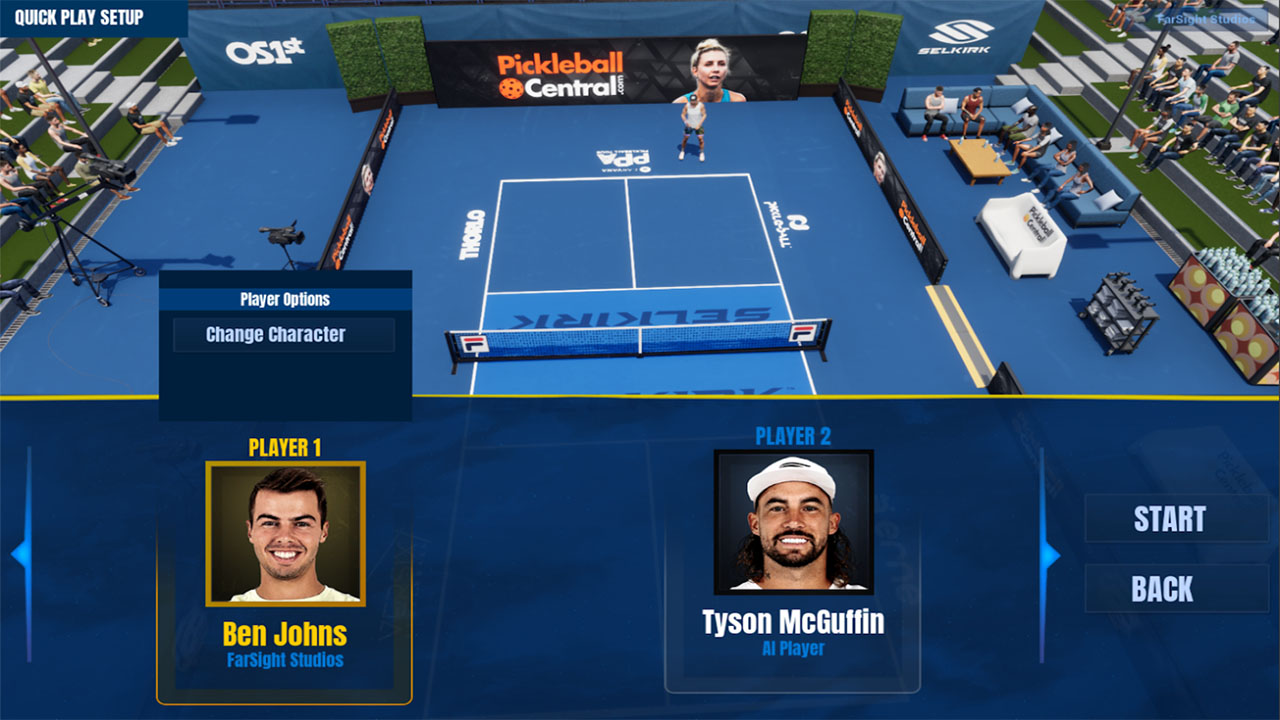Click BACK to leave Quick Play Setup
Image resolution: width=1280 pixels, height=720 pixels.
click(x=1176, y=589)
